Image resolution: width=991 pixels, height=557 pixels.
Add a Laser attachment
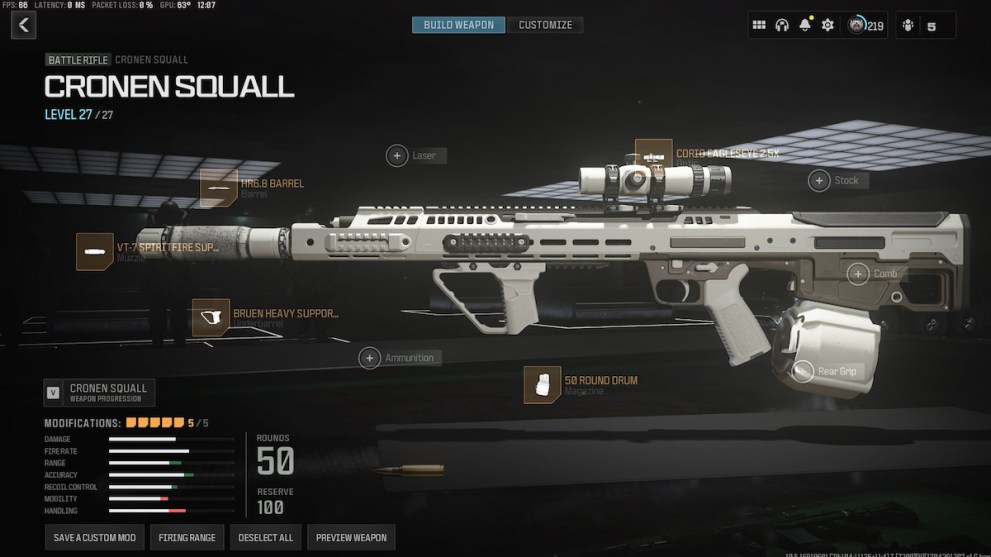(397, 156)
